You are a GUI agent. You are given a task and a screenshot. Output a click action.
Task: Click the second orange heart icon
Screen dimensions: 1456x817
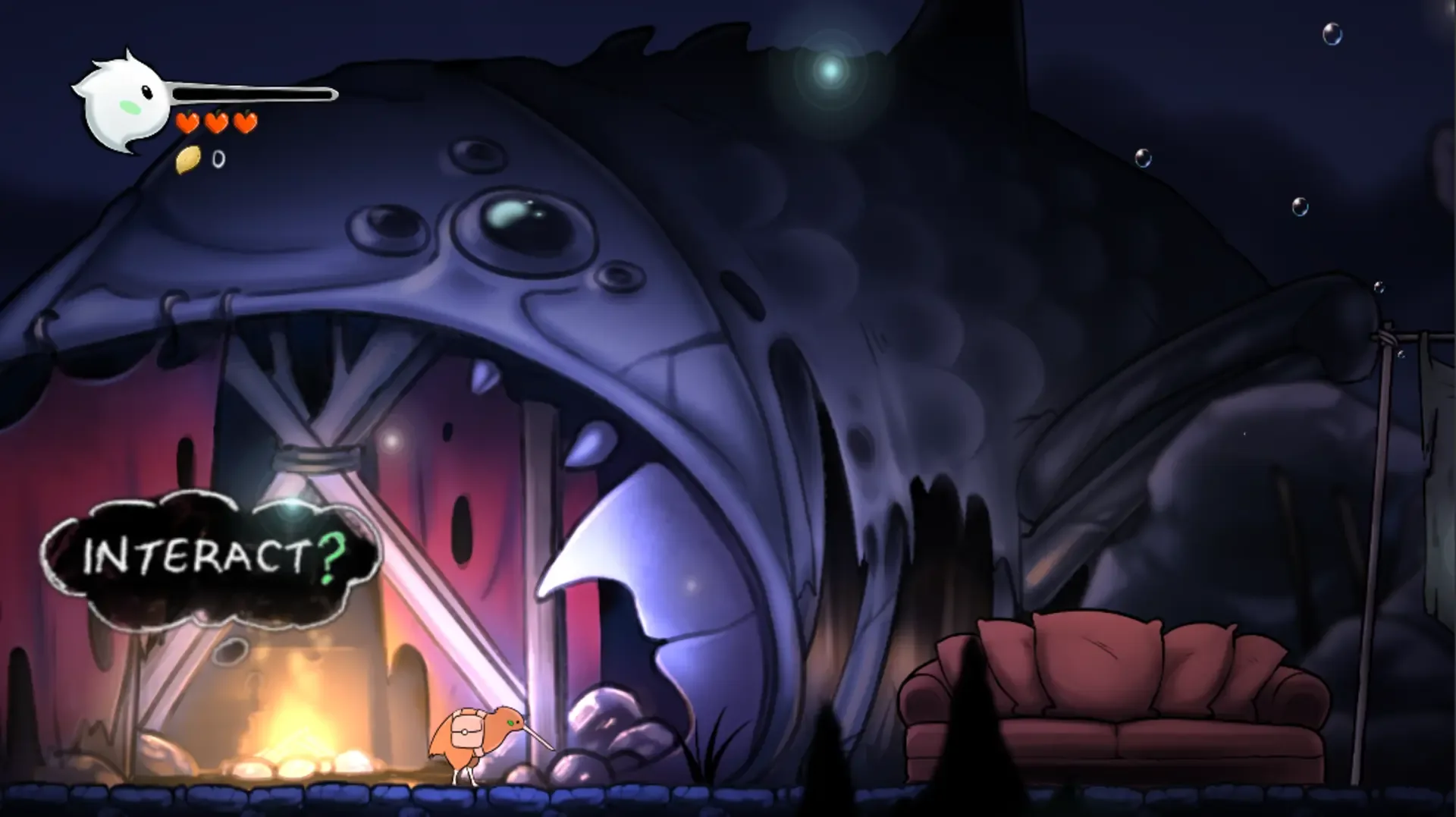pyautogui.click(x=216, y=121)
